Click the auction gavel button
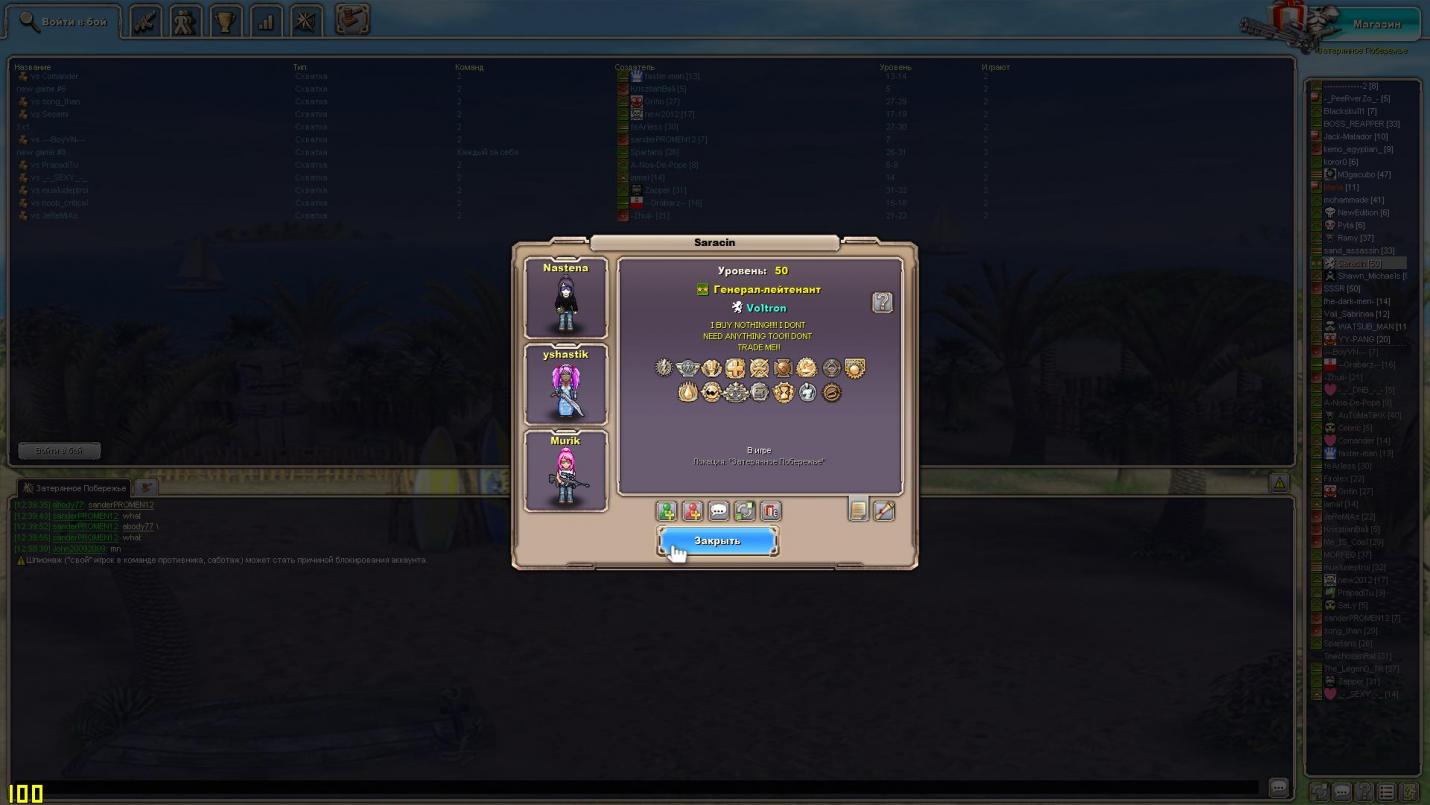The image size is (1430, 805). click(352, 19)
